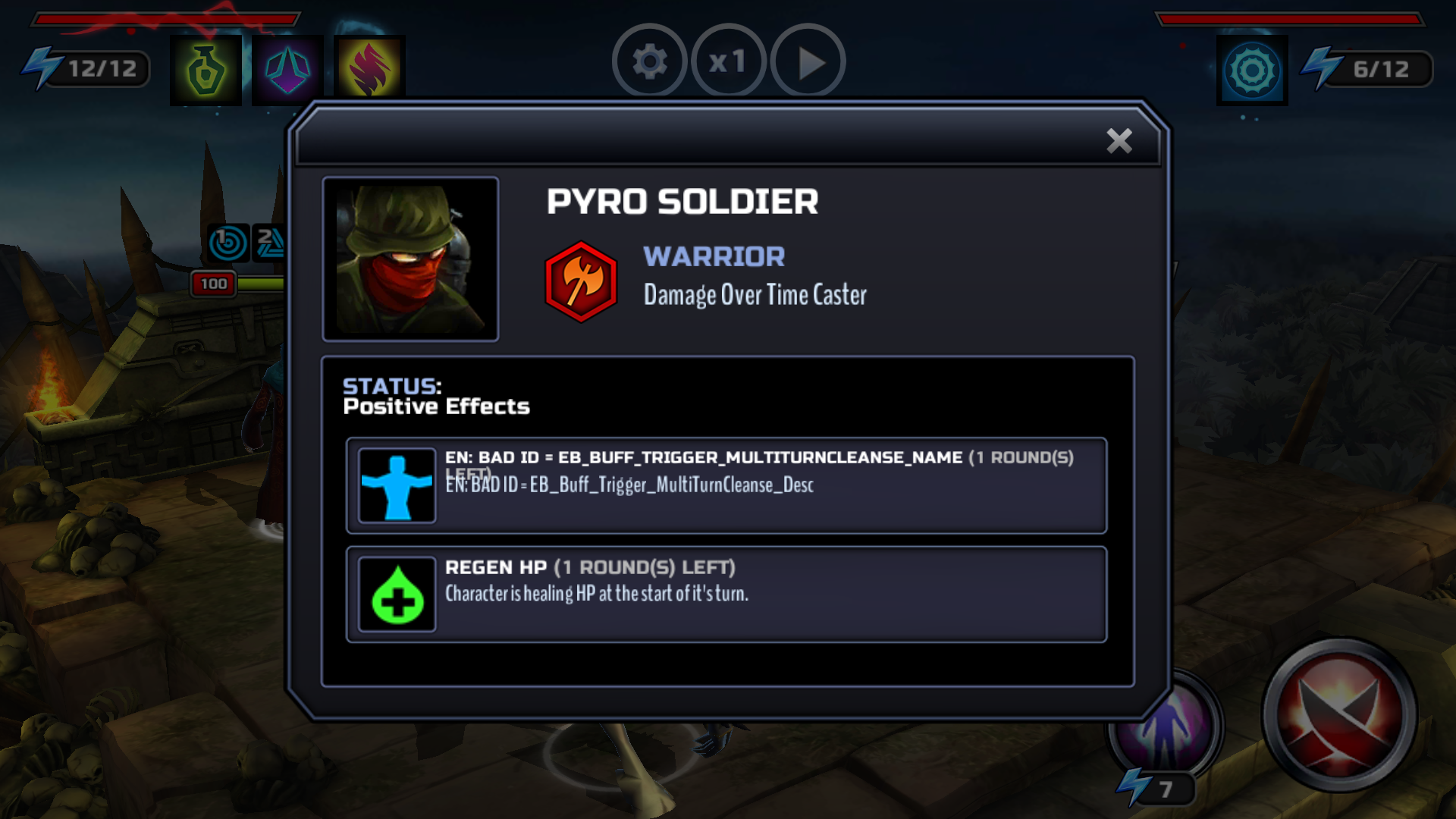This screenshot has height=819, width=1456.
Task: Tap the enemy blue gear status icon
Action: click(1252, 71)
